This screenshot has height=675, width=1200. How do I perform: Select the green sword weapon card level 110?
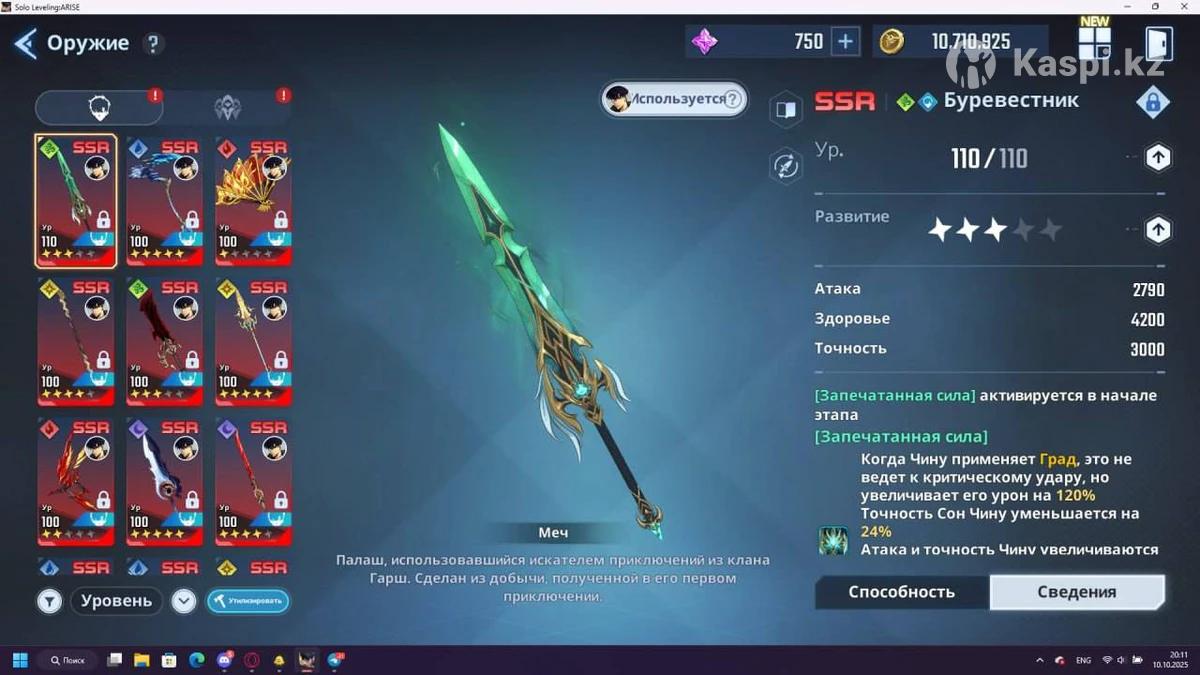[x=76, y=201]
